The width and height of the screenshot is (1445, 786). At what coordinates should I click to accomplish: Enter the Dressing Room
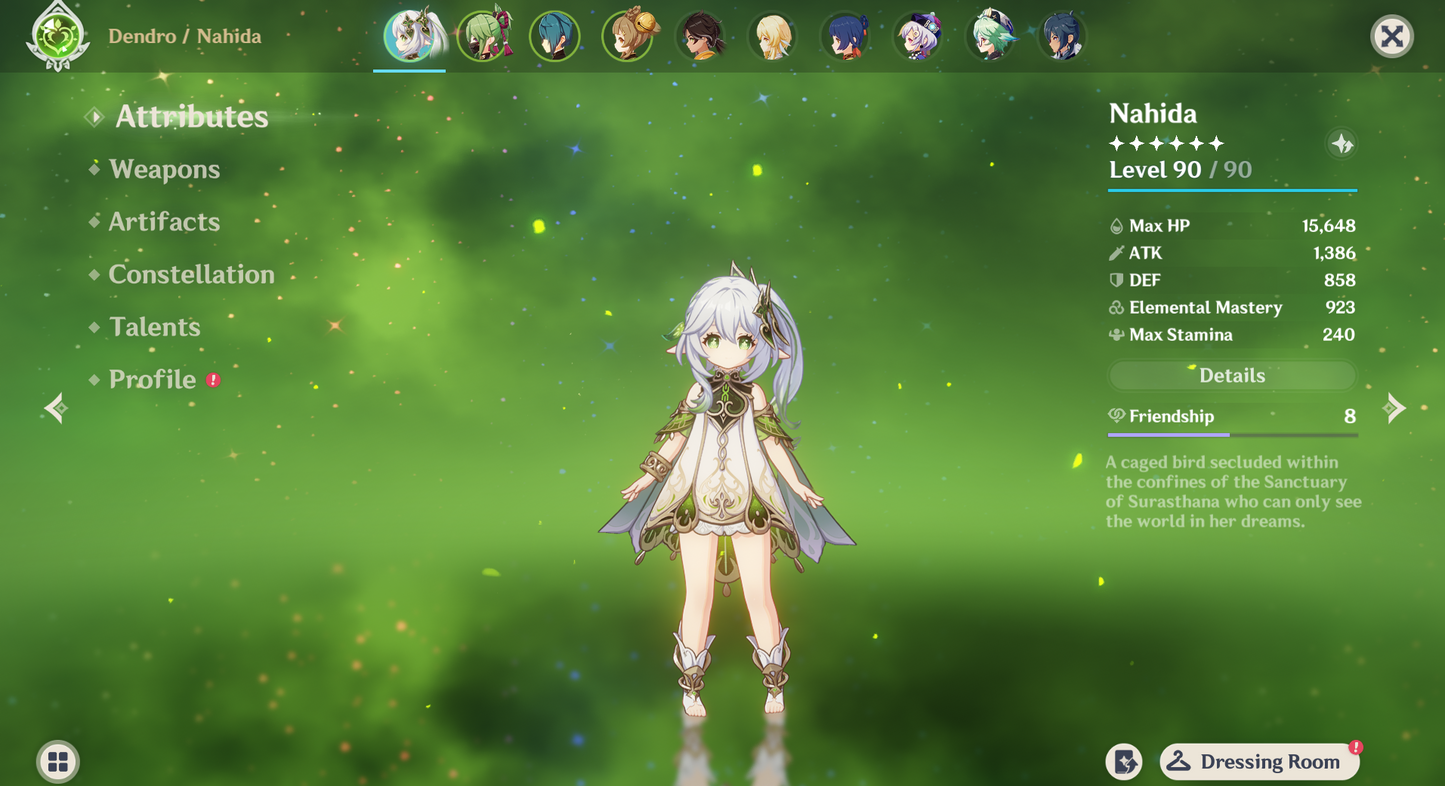[x=1259, y=762]
